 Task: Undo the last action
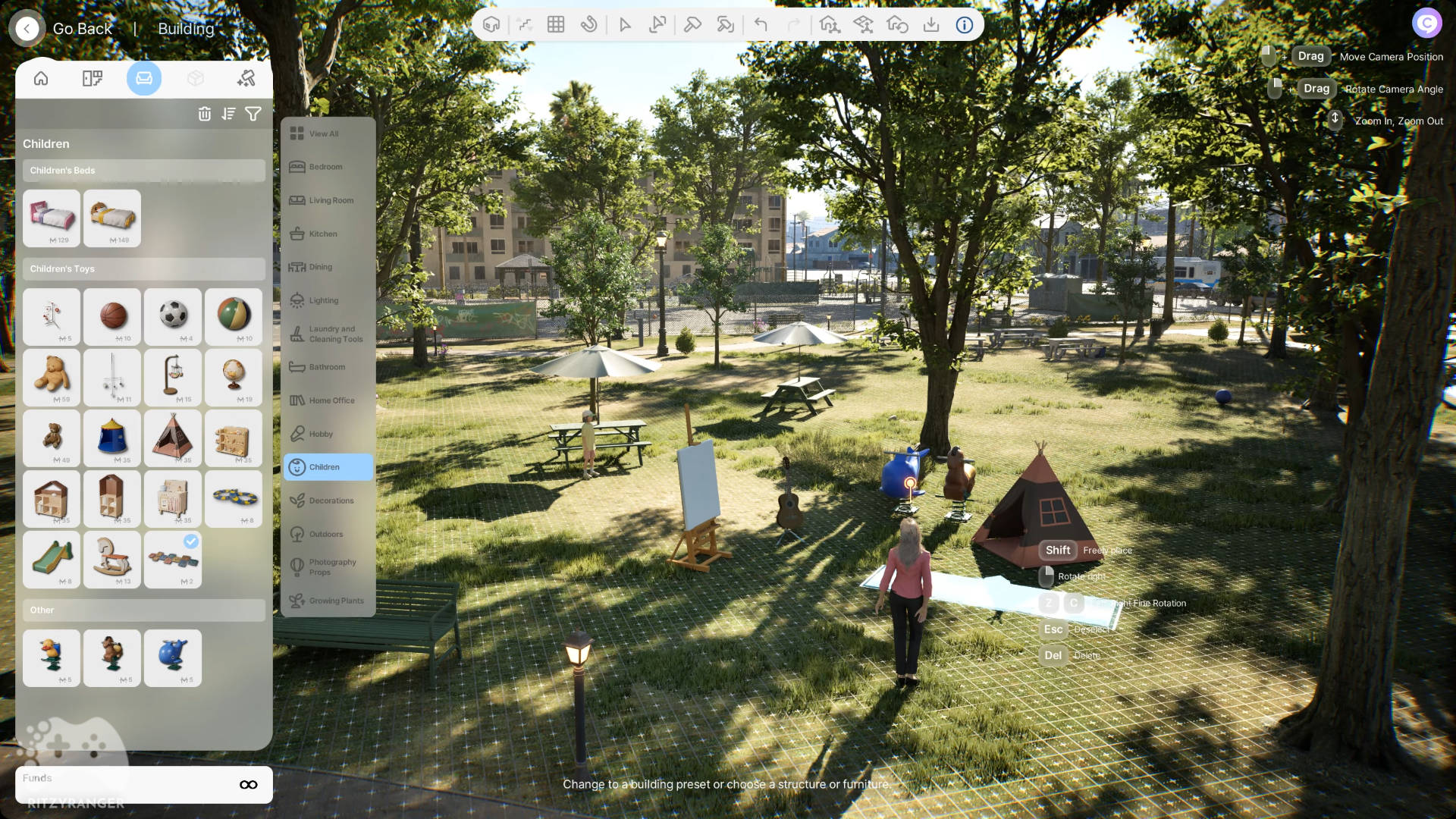tap(761, 25)
